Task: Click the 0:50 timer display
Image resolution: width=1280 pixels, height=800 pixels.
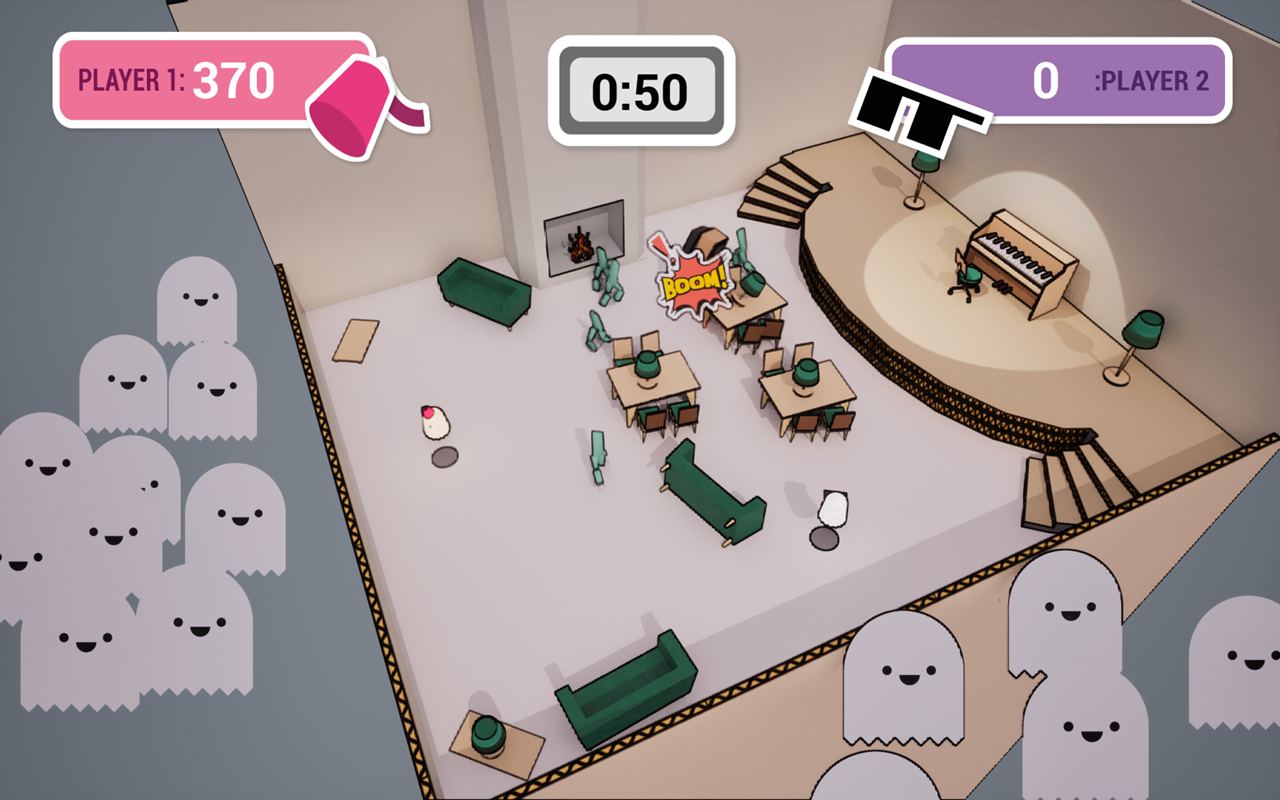Action: click(640, 91)
